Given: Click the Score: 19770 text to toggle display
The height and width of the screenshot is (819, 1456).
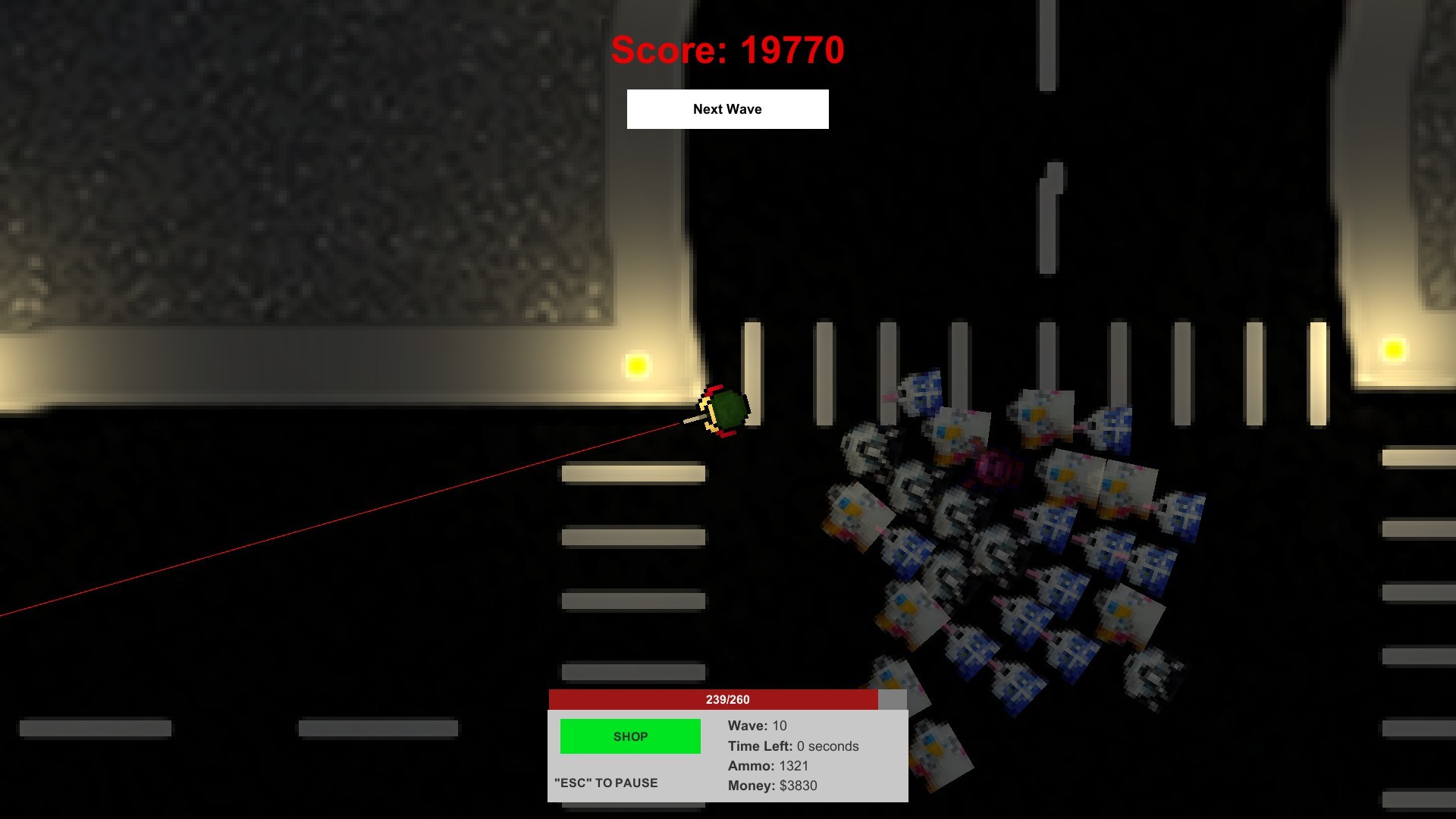Looking at the screenshot, I should (x=727, y=49).
